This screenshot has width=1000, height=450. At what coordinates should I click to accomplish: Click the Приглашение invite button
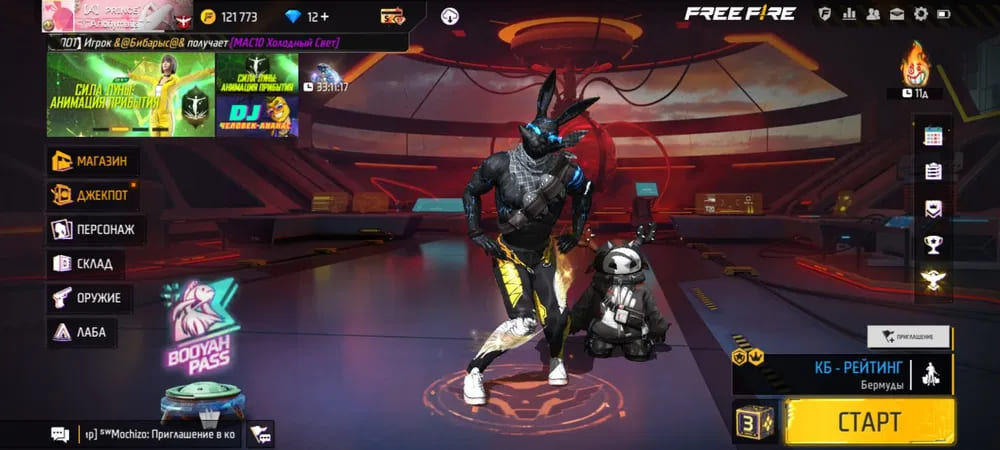coord(909,337)
